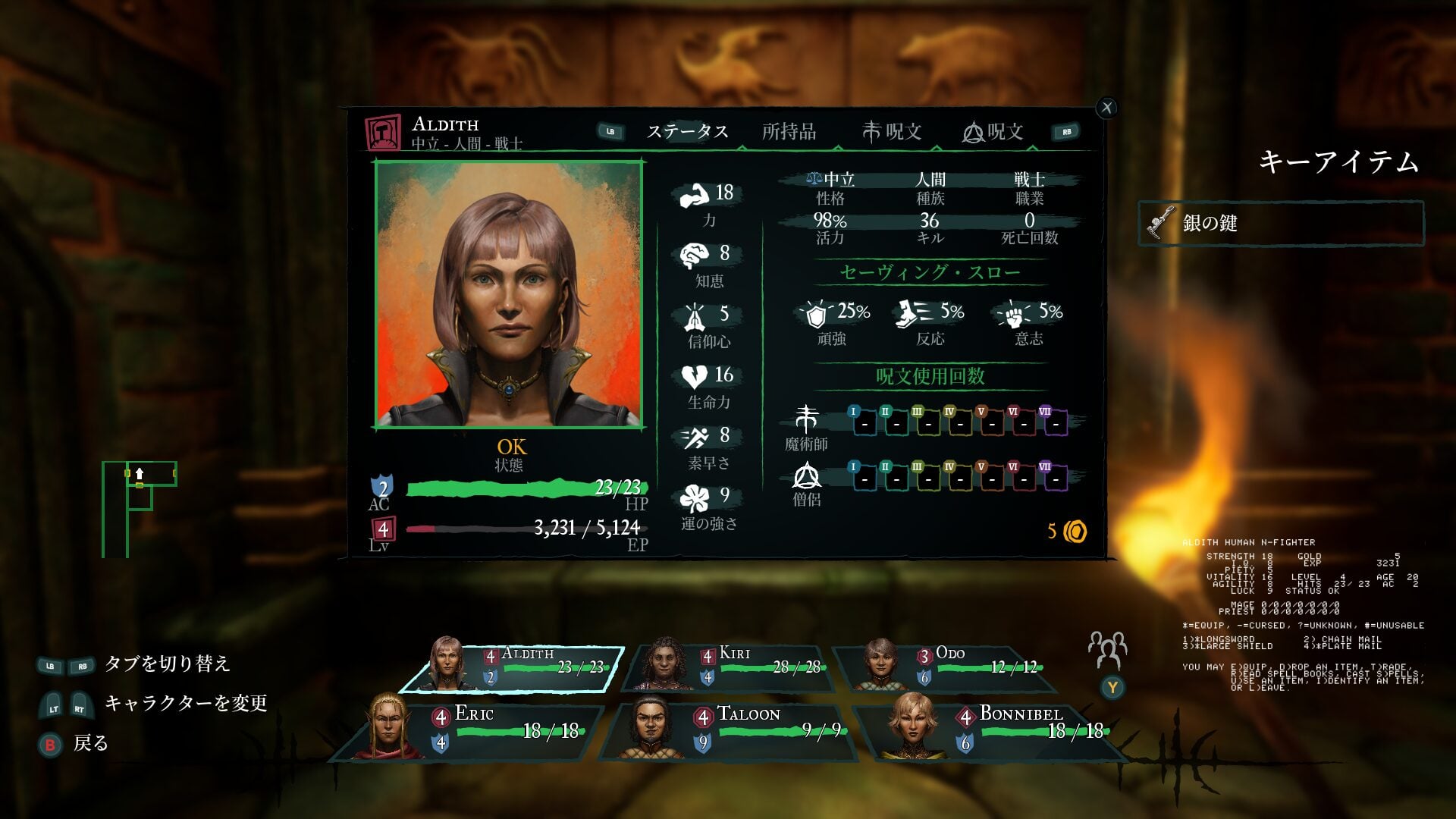This screenshot has height=819, width=1456.
Task: Click the dungeon minimap
Action: (x=140, y=508)
